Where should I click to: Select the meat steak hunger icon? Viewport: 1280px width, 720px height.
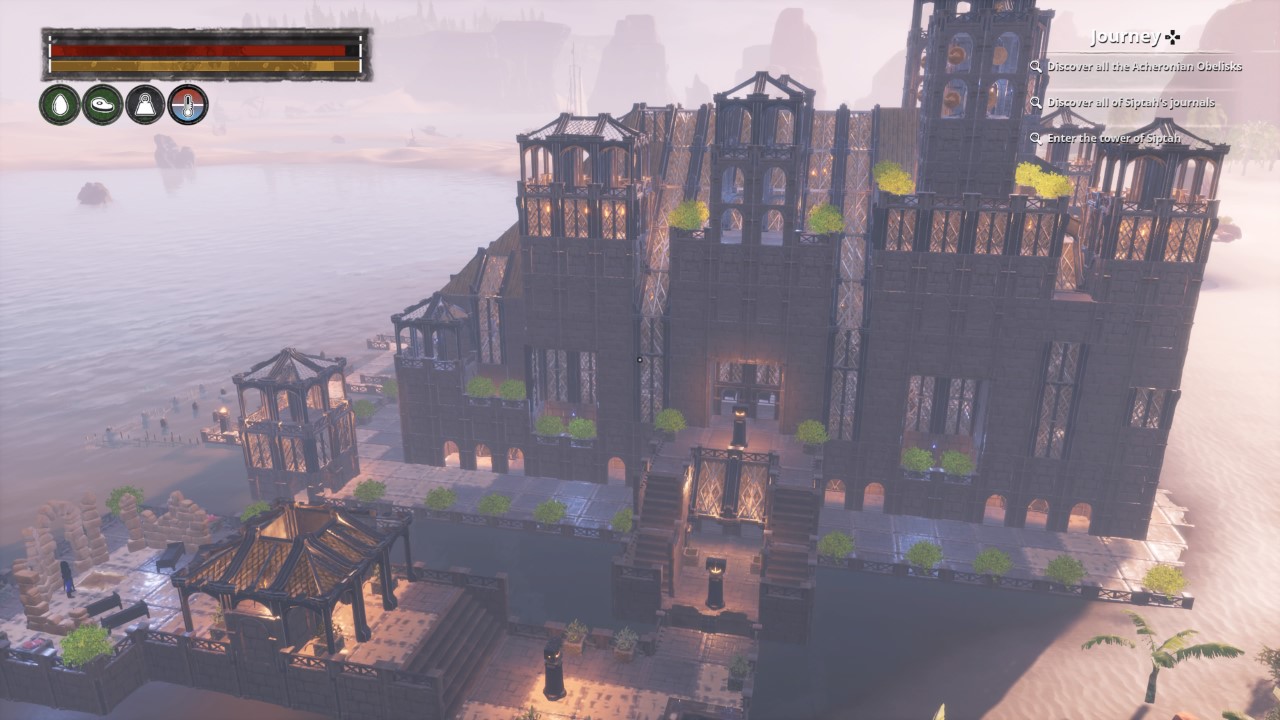click(103, 104)
